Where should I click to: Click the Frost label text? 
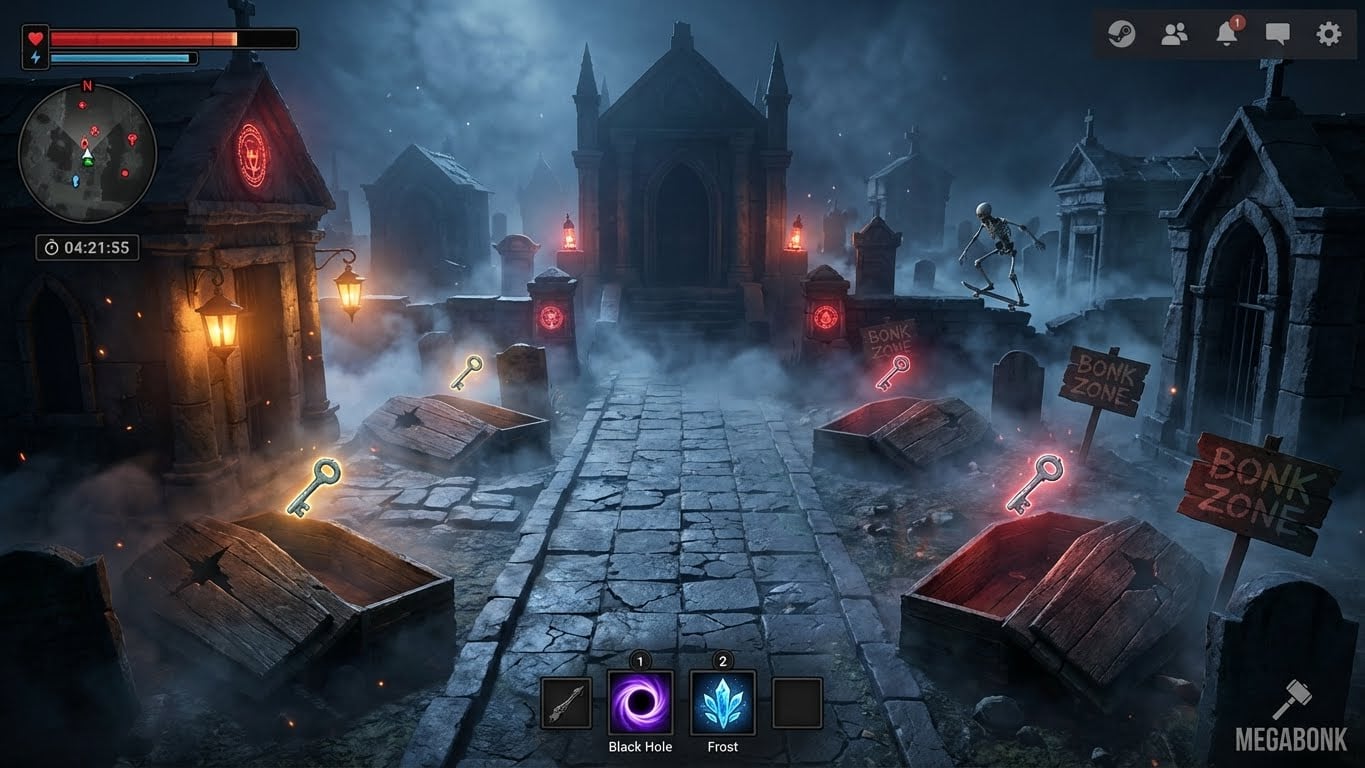click(721, 747)
